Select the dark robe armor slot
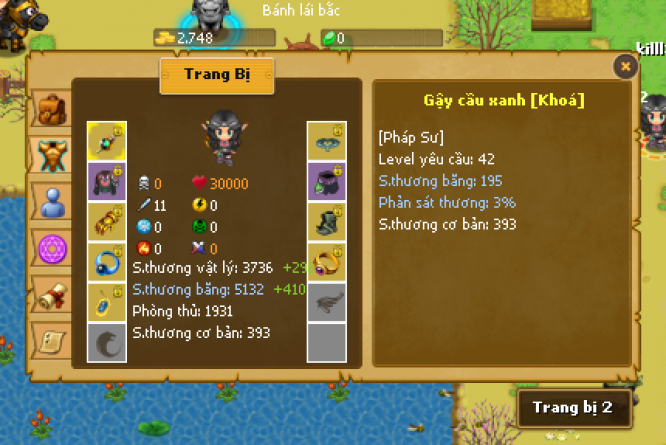Image resolution: width=666 pixels, height=445 pixels. coord(106,181)
